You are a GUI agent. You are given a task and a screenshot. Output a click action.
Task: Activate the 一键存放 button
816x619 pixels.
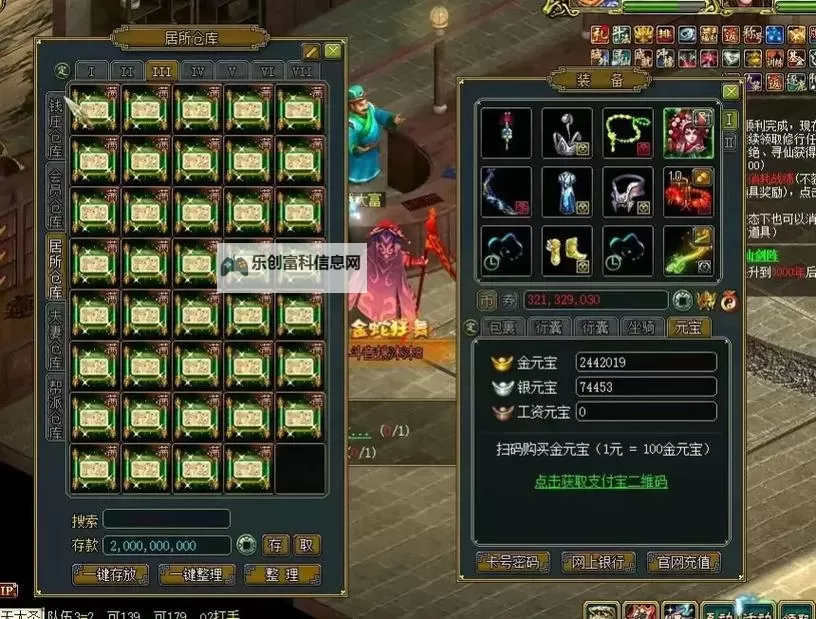tap(111, 575)
